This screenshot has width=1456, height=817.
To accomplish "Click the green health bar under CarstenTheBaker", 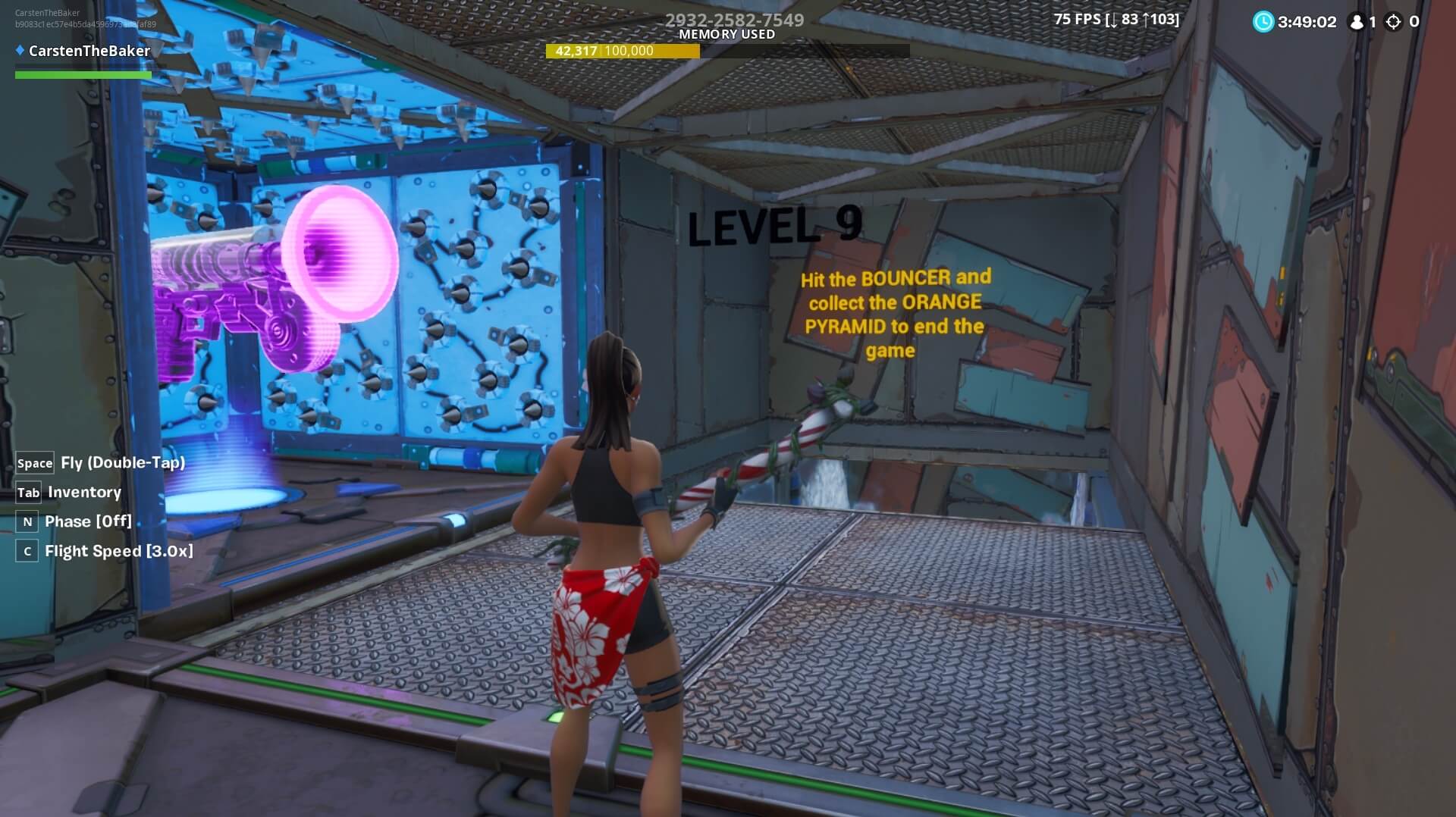I will coord(82,75).
